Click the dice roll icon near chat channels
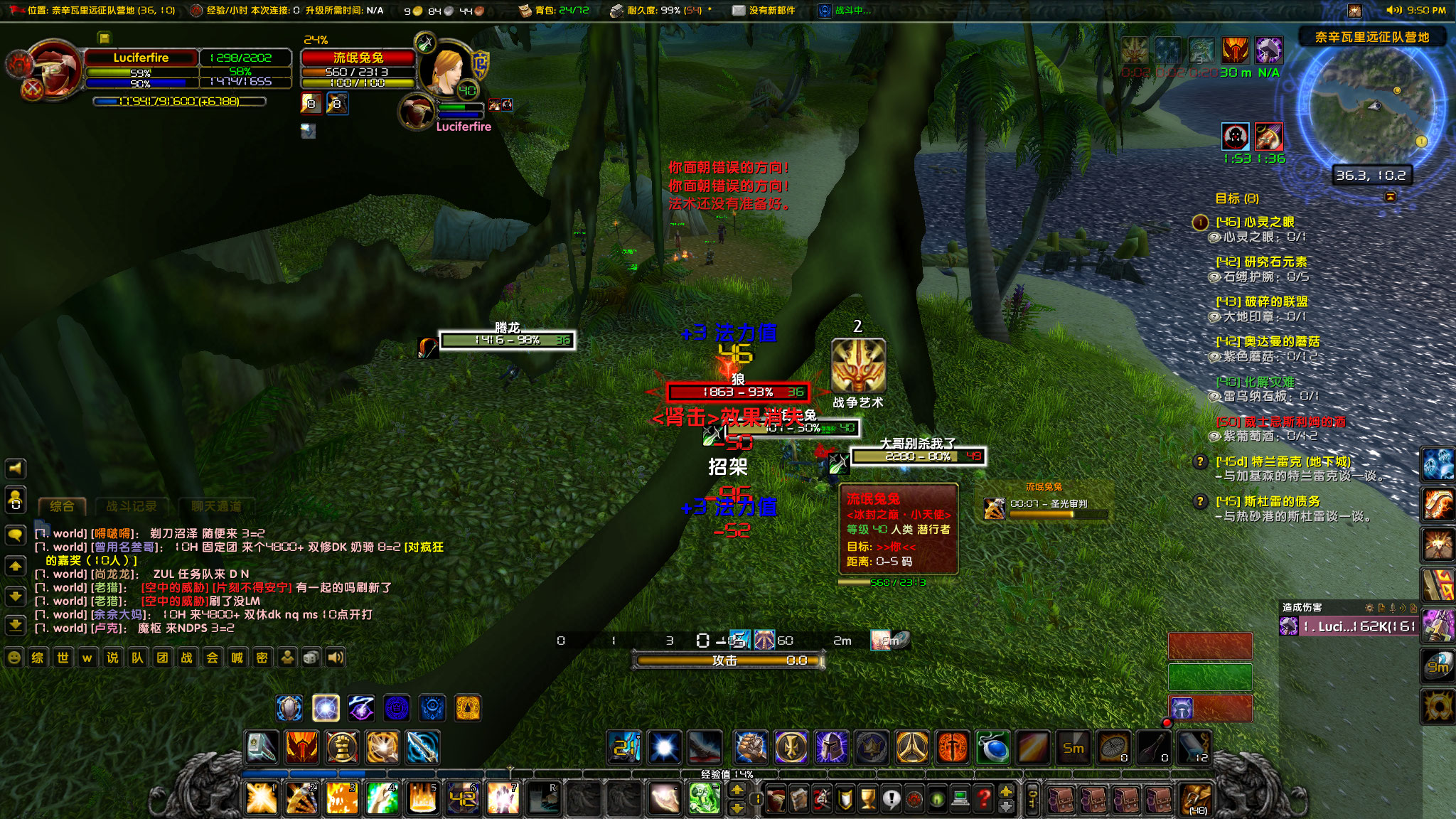 pyautogui.click(x=311, y=657)
